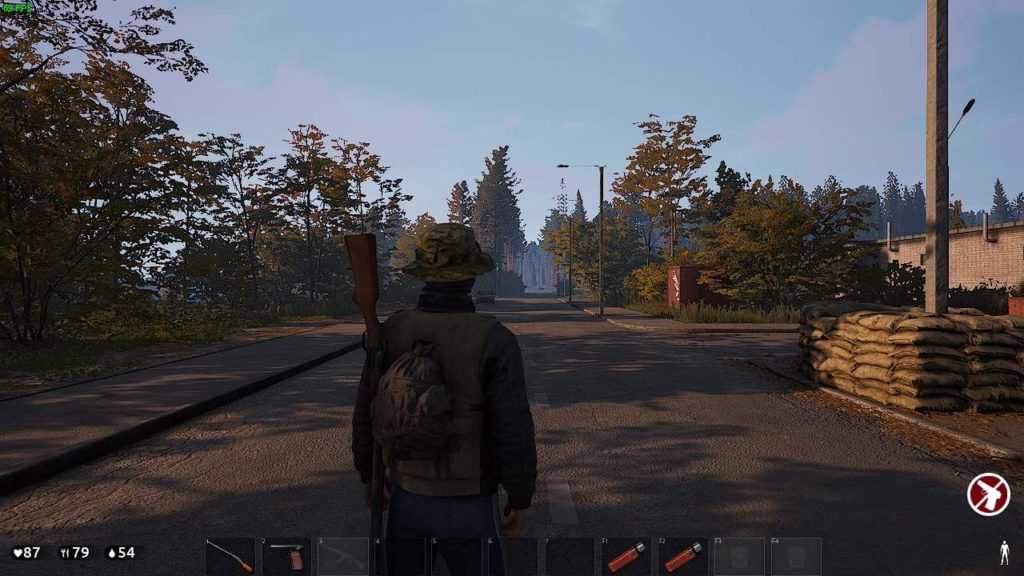Select the long-handled tool in hotbar slot 1
The width and height of the screenshot is (1024, 576).
pyautogui.click(x=230, y=556)
